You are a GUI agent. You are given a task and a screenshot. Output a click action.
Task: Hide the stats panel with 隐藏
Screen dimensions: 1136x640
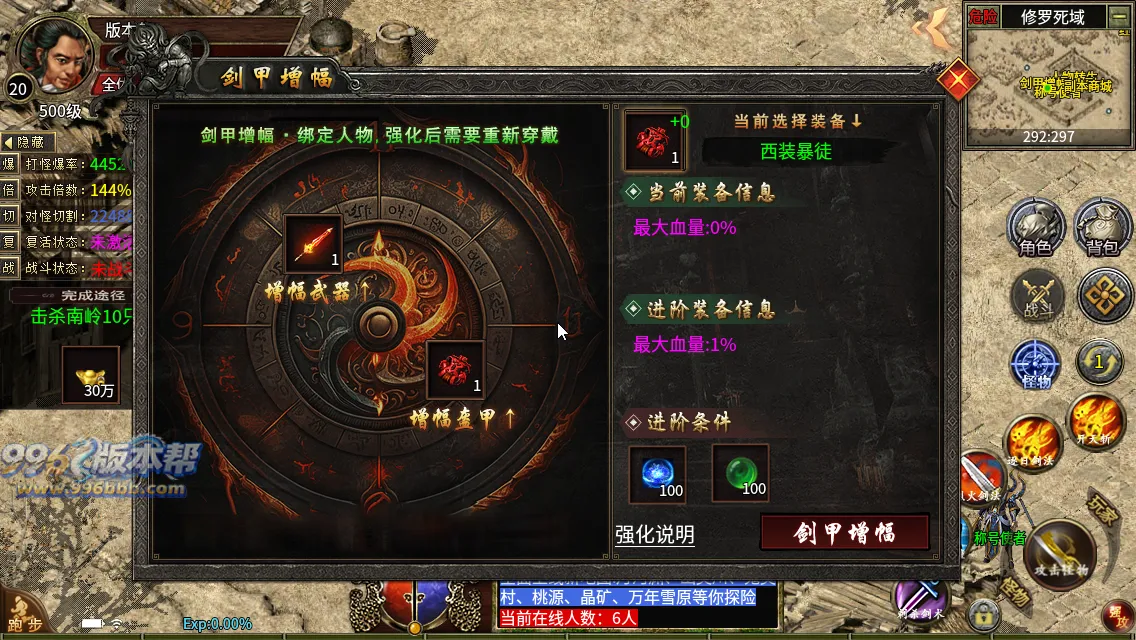click(28, 142)
